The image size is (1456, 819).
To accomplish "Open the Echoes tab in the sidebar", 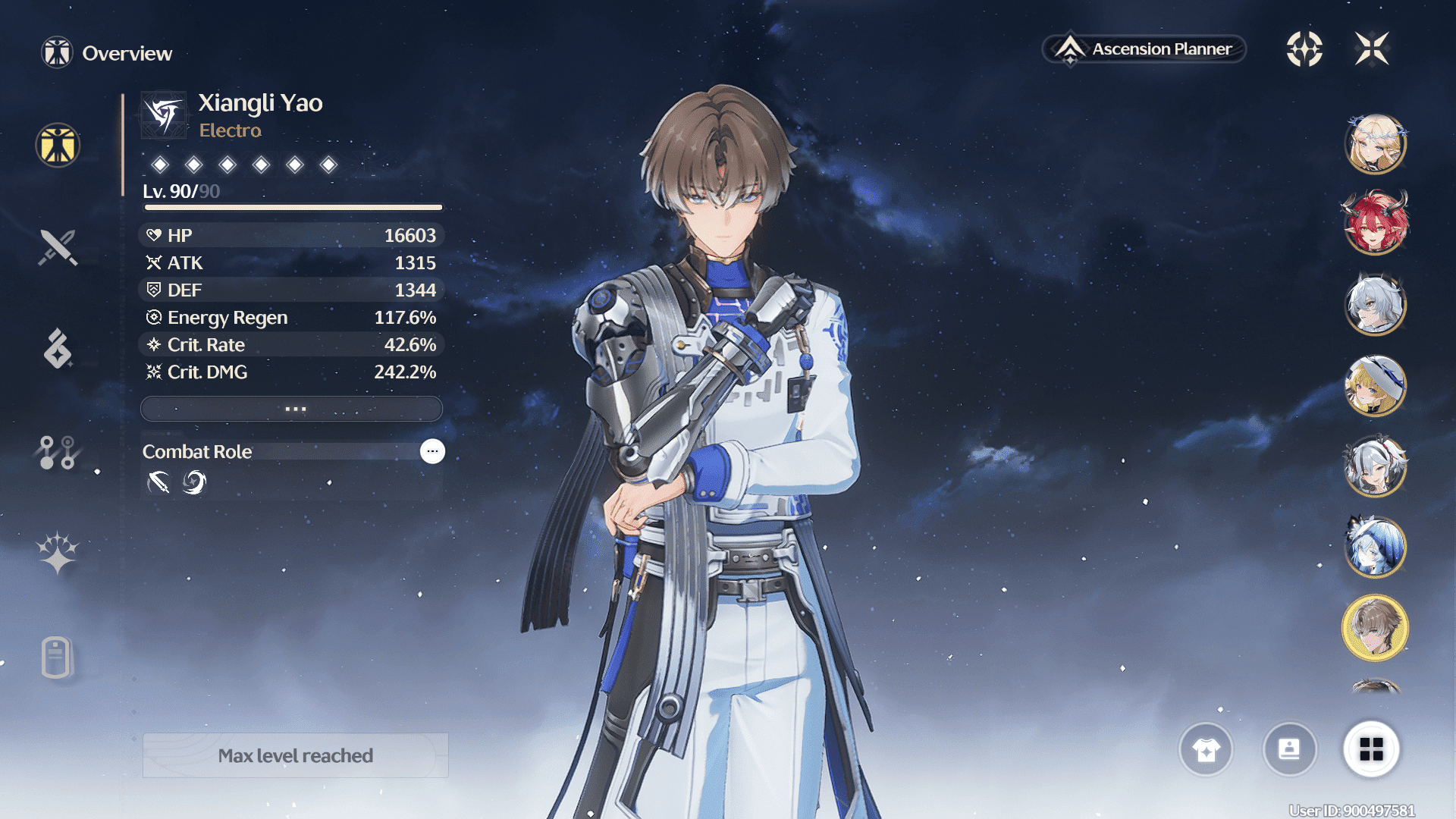I will 58,349.
